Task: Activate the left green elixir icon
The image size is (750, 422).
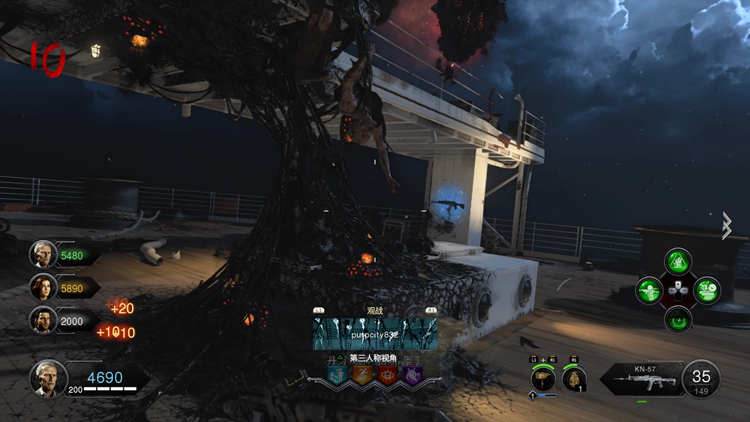Action: 650,291
